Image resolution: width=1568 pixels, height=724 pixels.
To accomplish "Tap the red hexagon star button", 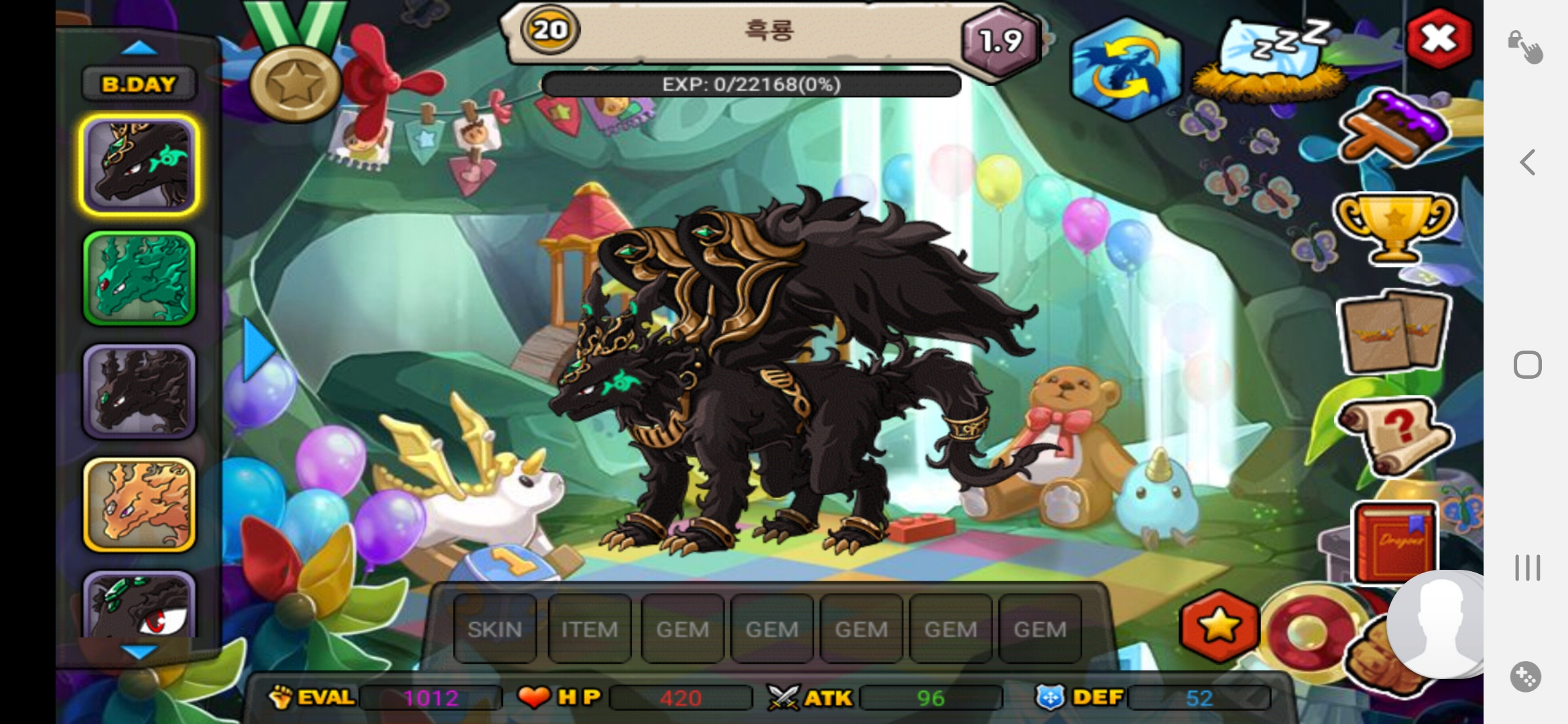I will pos(1219,625).
